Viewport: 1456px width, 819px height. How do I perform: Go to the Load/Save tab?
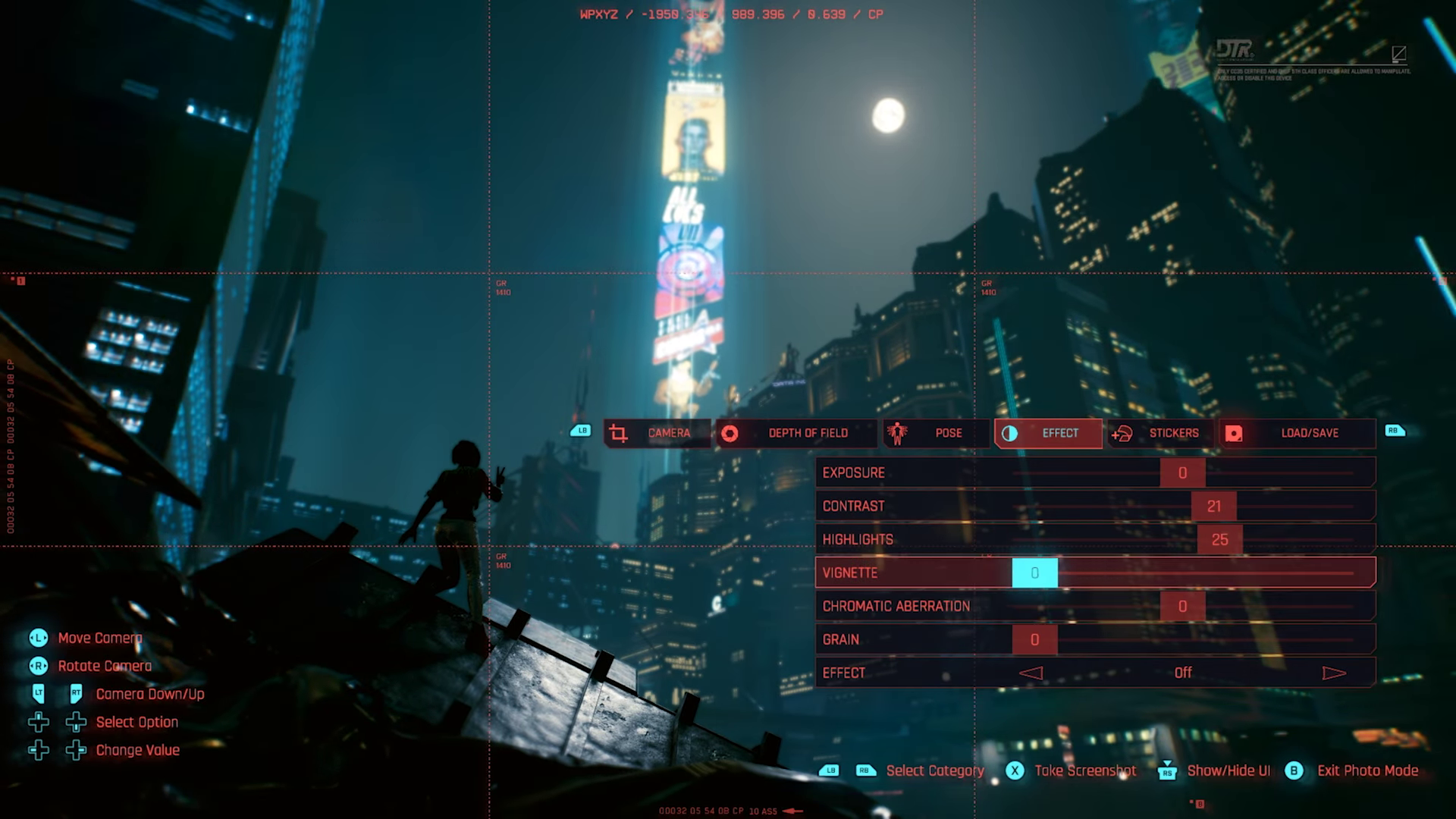[1297, 433]
